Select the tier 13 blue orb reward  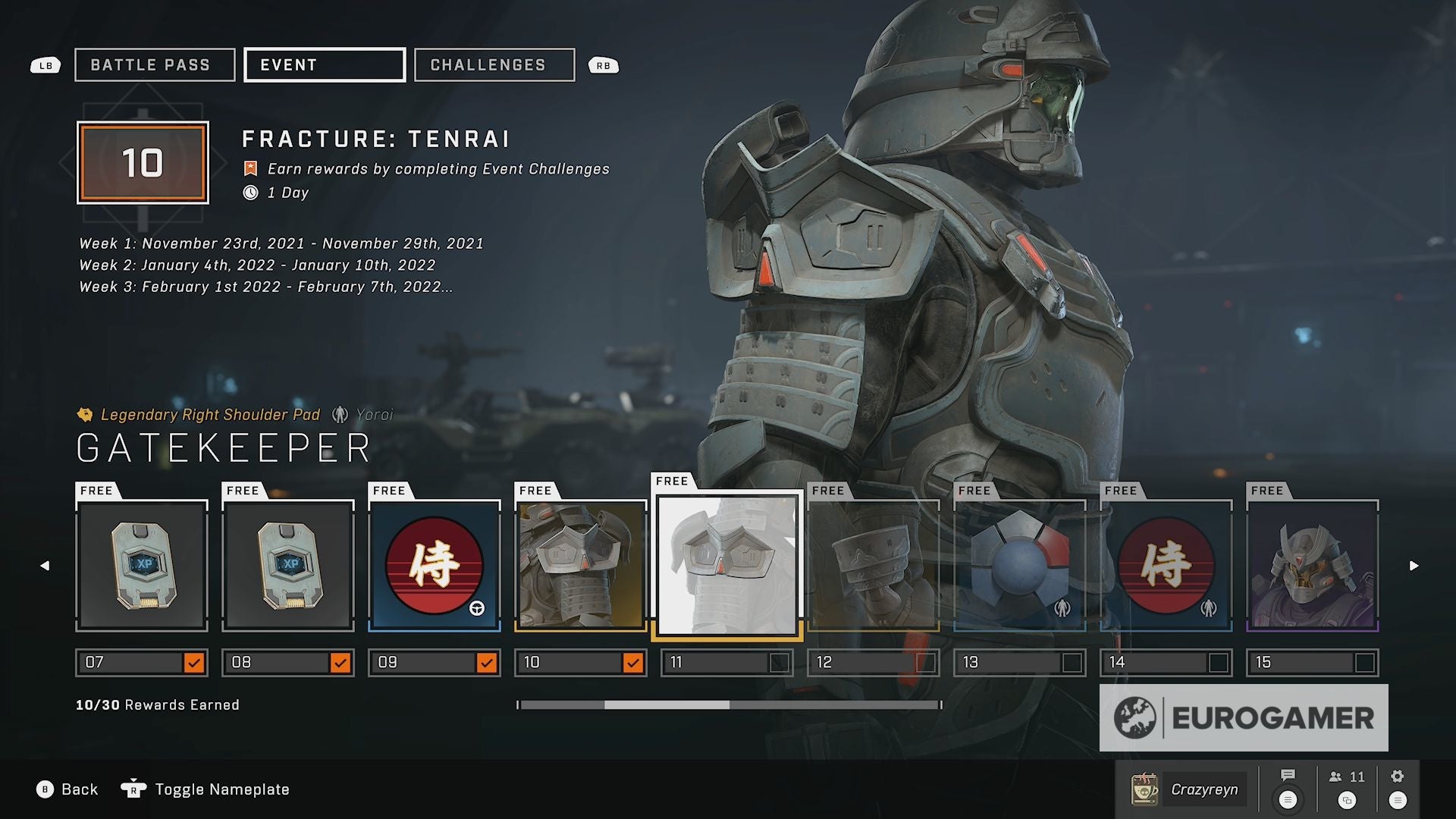[1020, 566]
